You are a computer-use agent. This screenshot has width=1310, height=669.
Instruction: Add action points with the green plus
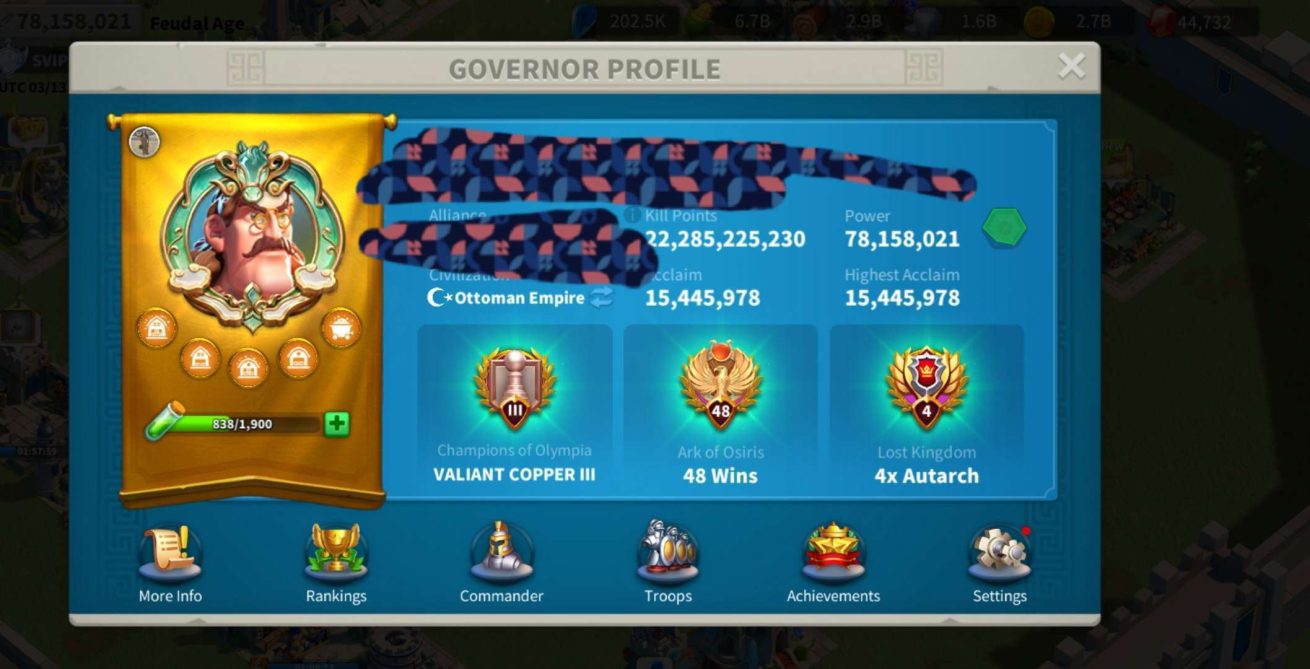[x=337, y=424]
